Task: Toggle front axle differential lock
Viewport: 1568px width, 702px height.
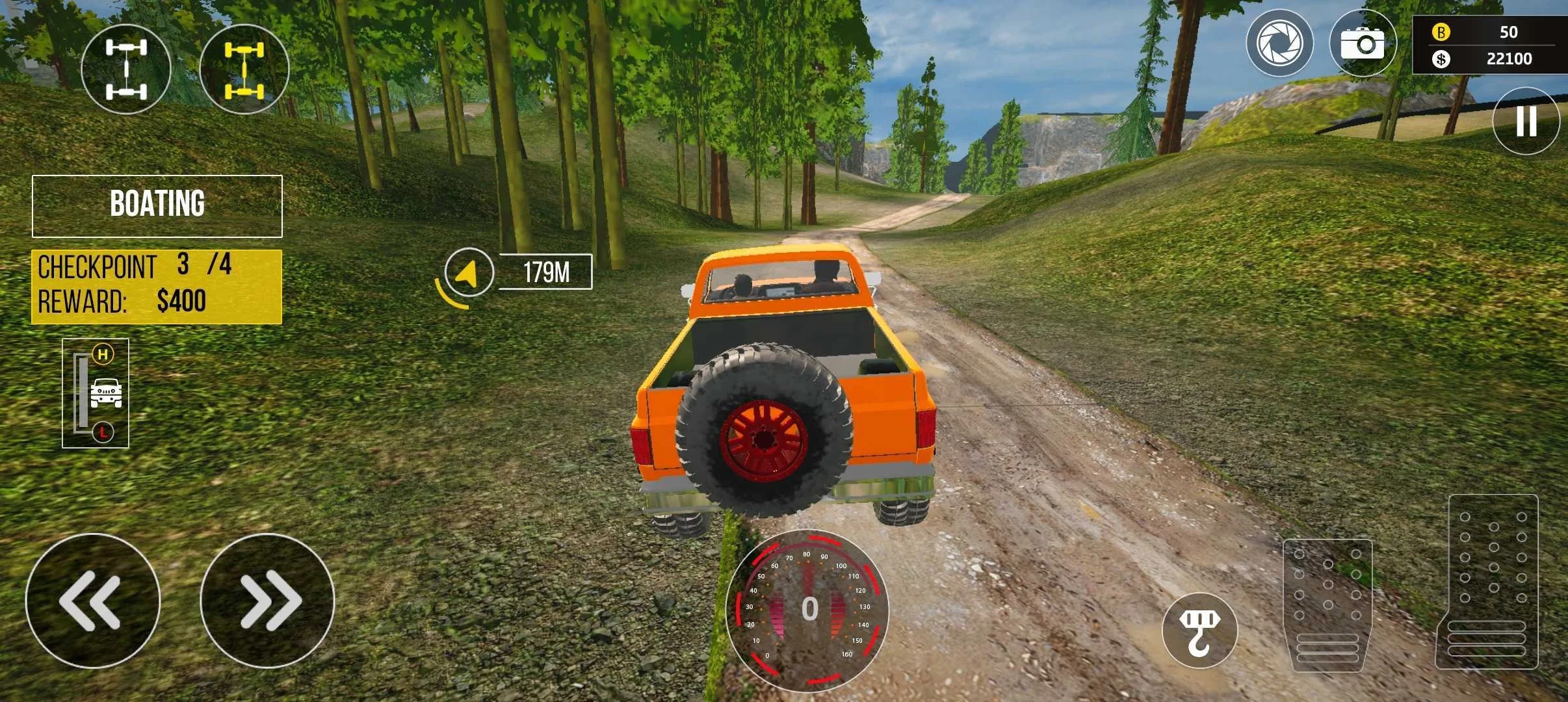Action: [x=127, y=68]
